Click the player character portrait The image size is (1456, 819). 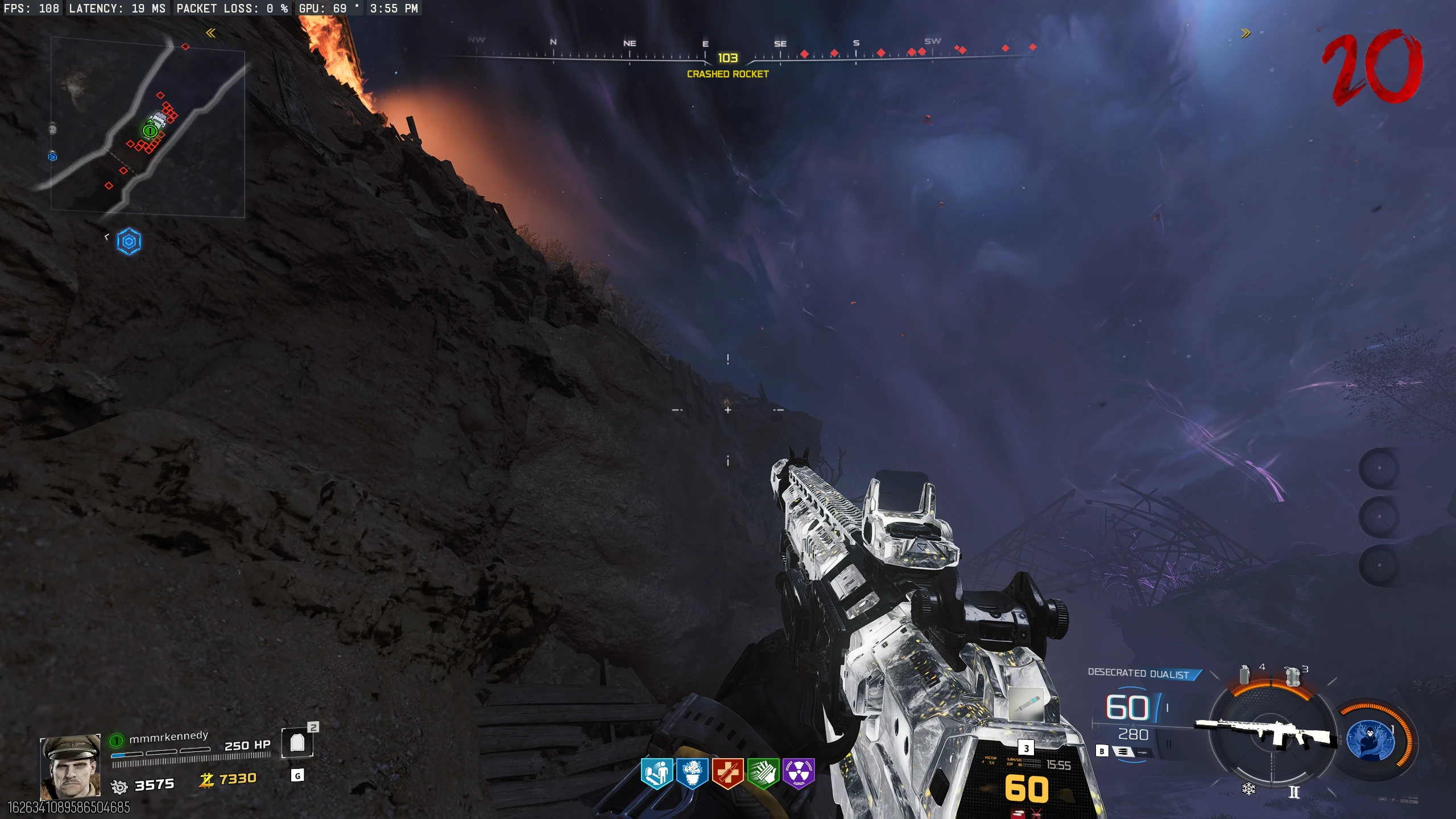71,767
